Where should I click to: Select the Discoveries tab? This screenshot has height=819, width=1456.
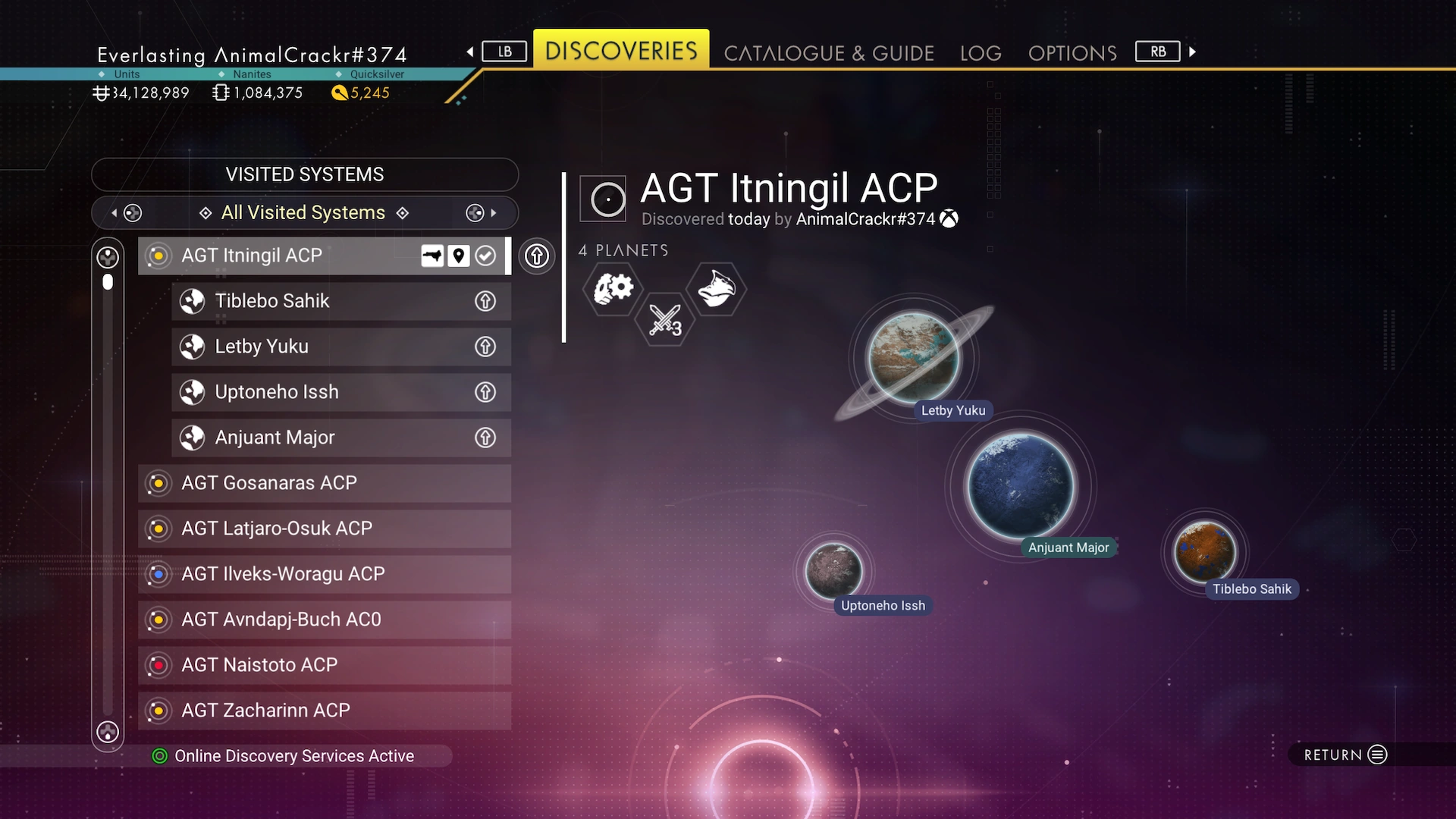[x=621, y=51]
